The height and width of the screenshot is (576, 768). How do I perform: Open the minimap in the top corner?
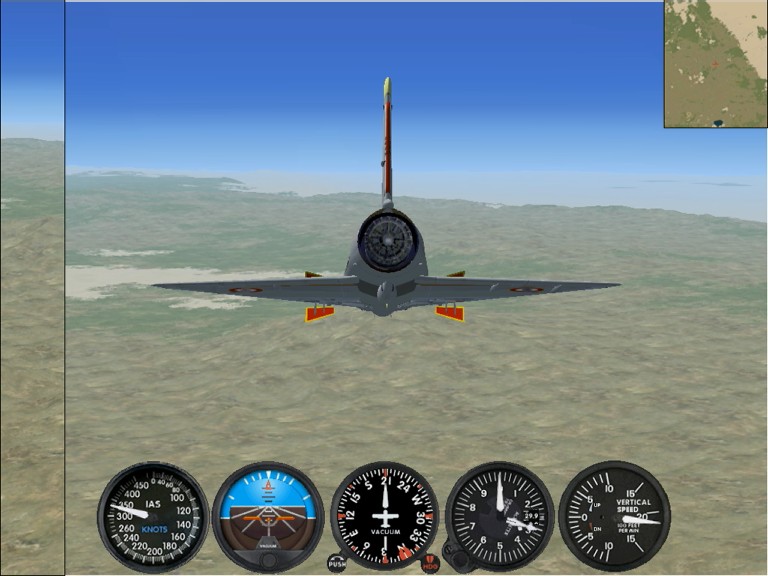tap(715, 63)
